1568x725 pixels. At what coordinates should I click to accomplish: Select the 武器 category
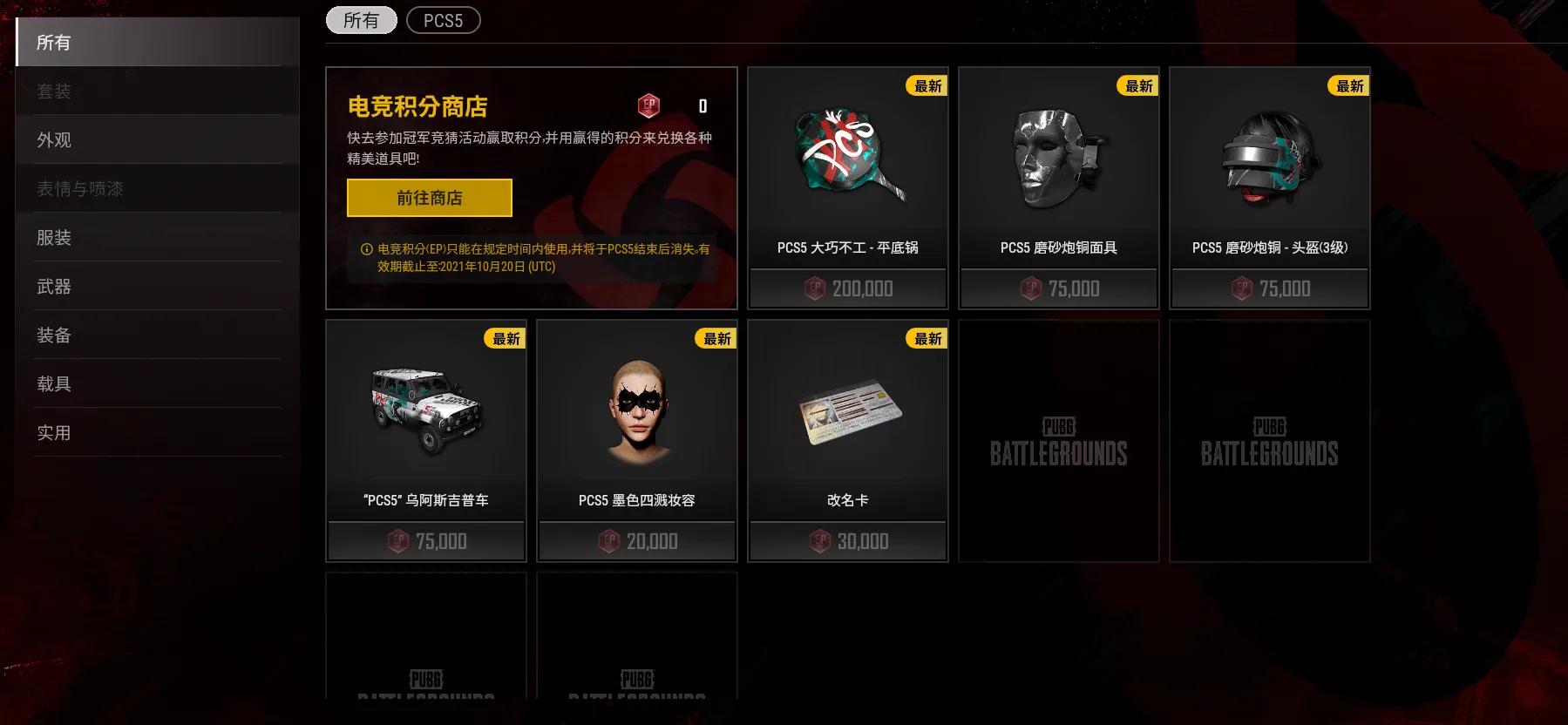point(54,286)
